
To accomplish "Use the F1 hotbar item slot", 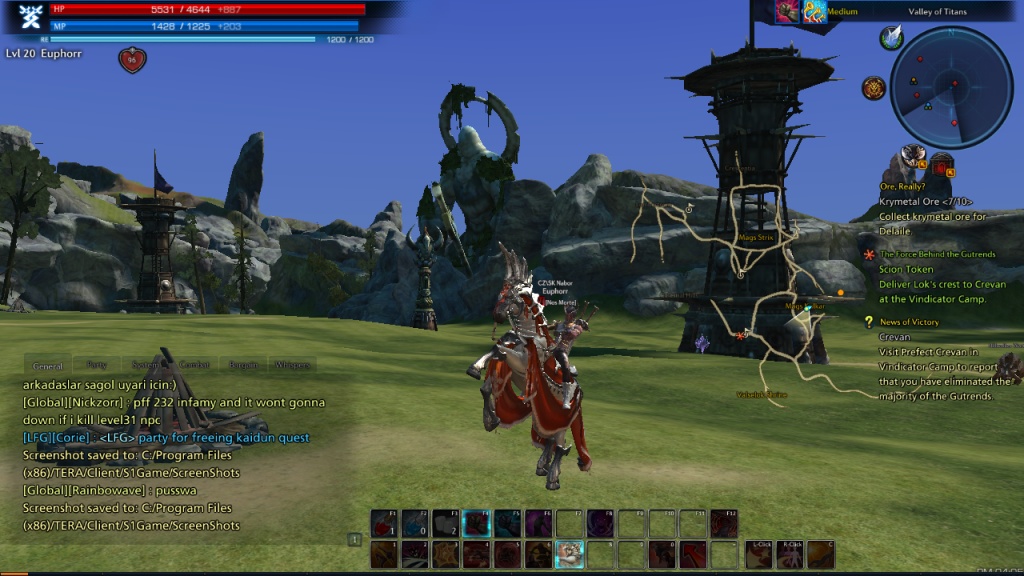I will (384, 523).
